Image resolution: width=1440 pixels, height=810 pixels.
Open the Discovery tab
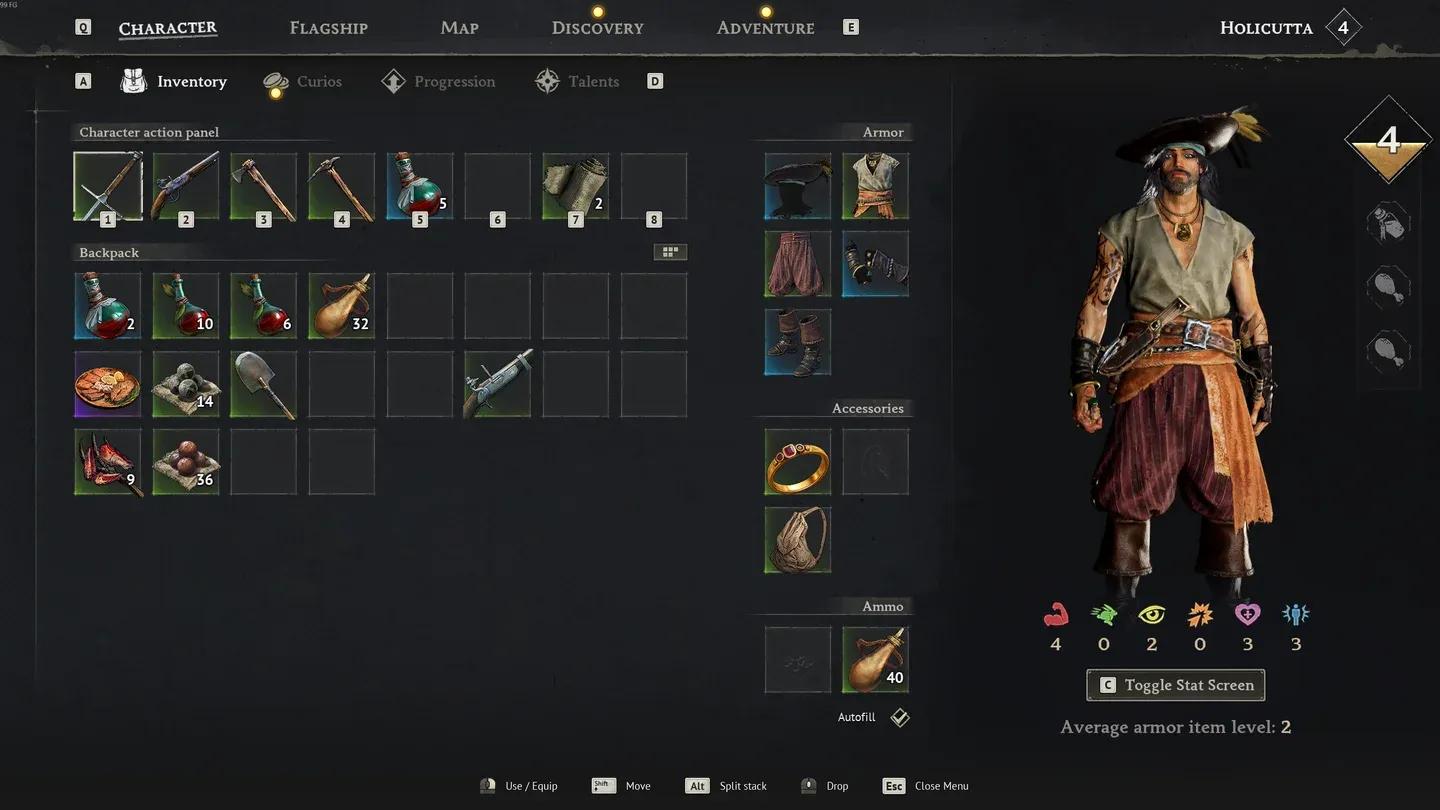(x=597, y=28)
